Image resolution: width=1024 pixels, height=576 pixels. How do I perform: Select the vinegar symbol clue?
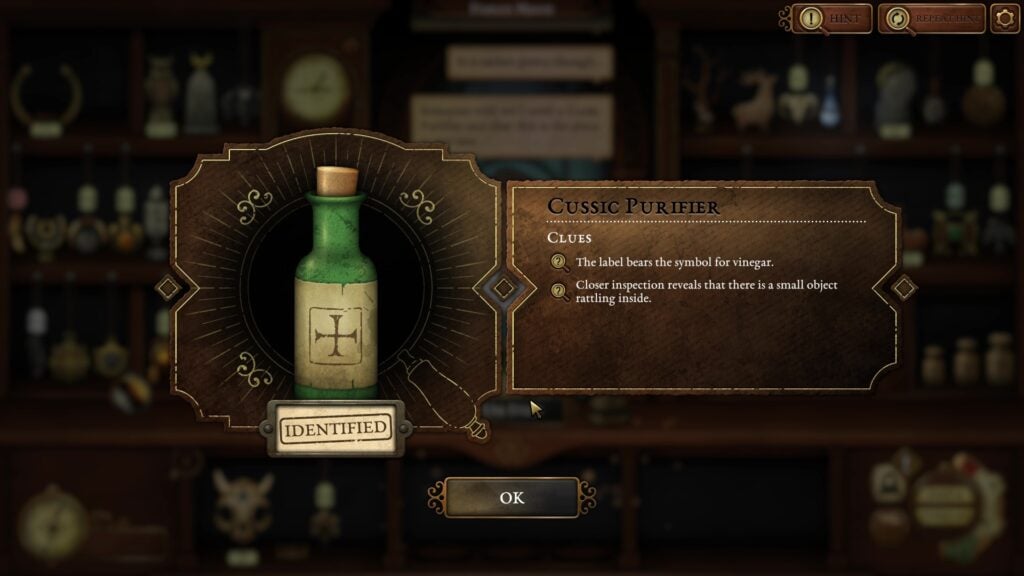pyautogui.click(x=673, y=263)
